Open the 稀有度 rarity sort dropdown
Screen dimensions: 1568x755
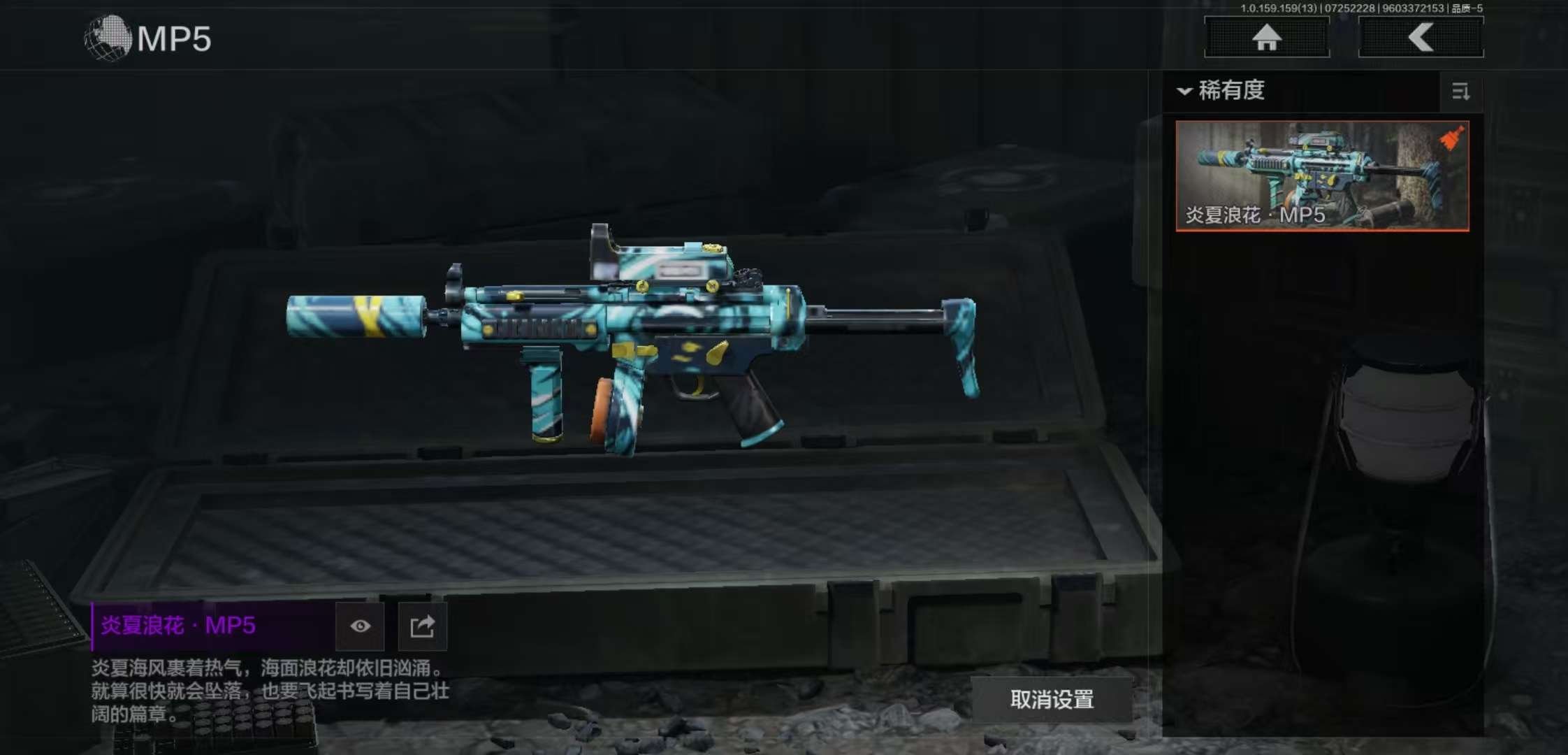click(x=1223, y=91)
